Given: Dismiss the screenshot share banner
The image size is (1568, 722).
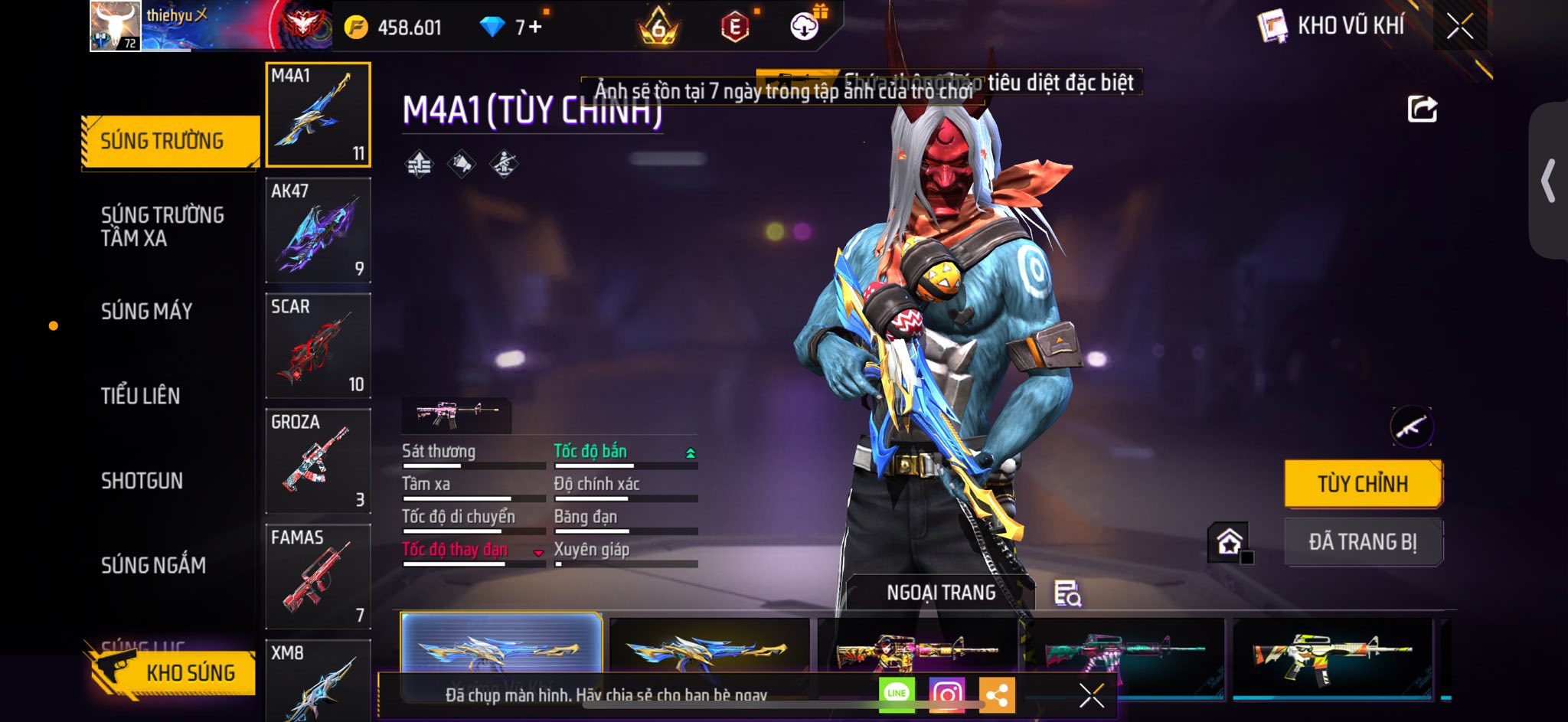Looking at the screenshot, I should (1091, 695).
